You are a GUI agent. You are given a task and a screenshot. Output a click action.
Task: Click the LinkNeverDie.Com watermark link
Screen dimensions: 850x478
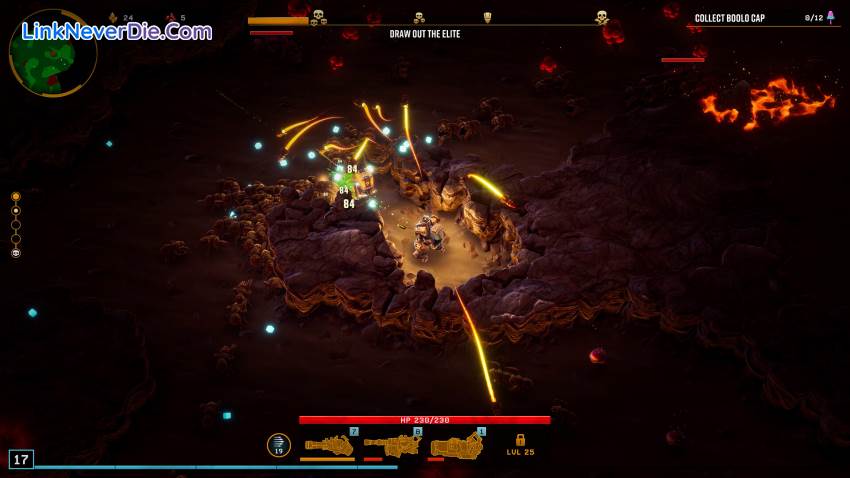point(117,31)
